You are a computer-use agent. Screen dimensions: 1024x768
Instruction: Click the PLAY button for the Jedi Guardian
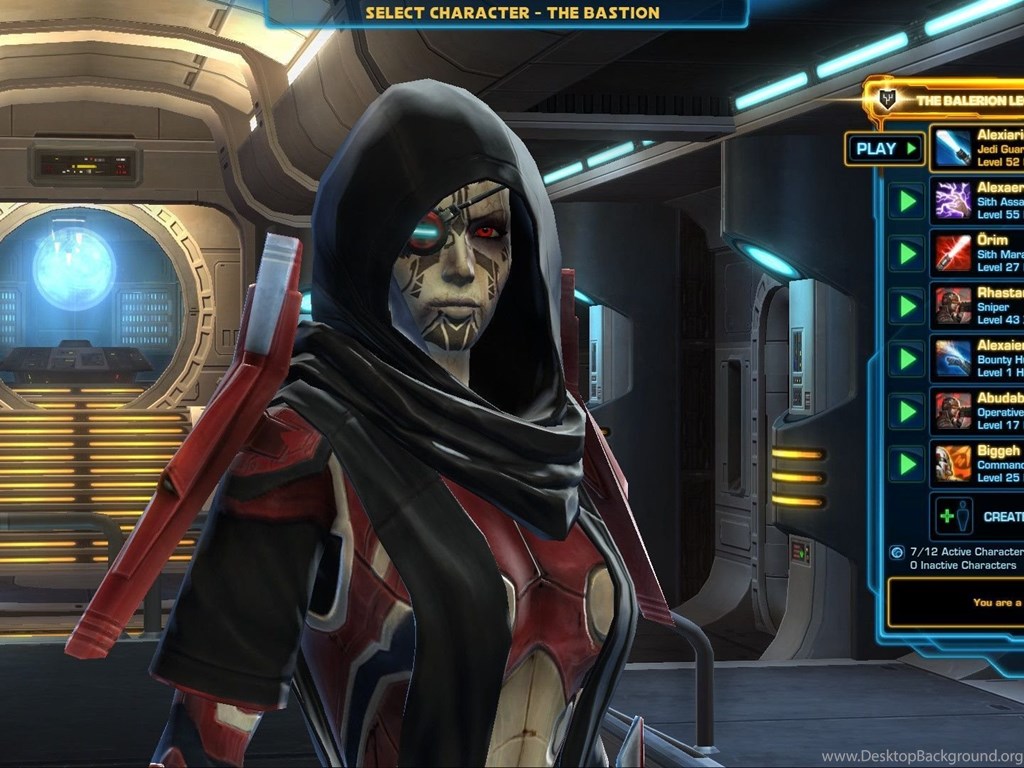click(x=885, y=149)
